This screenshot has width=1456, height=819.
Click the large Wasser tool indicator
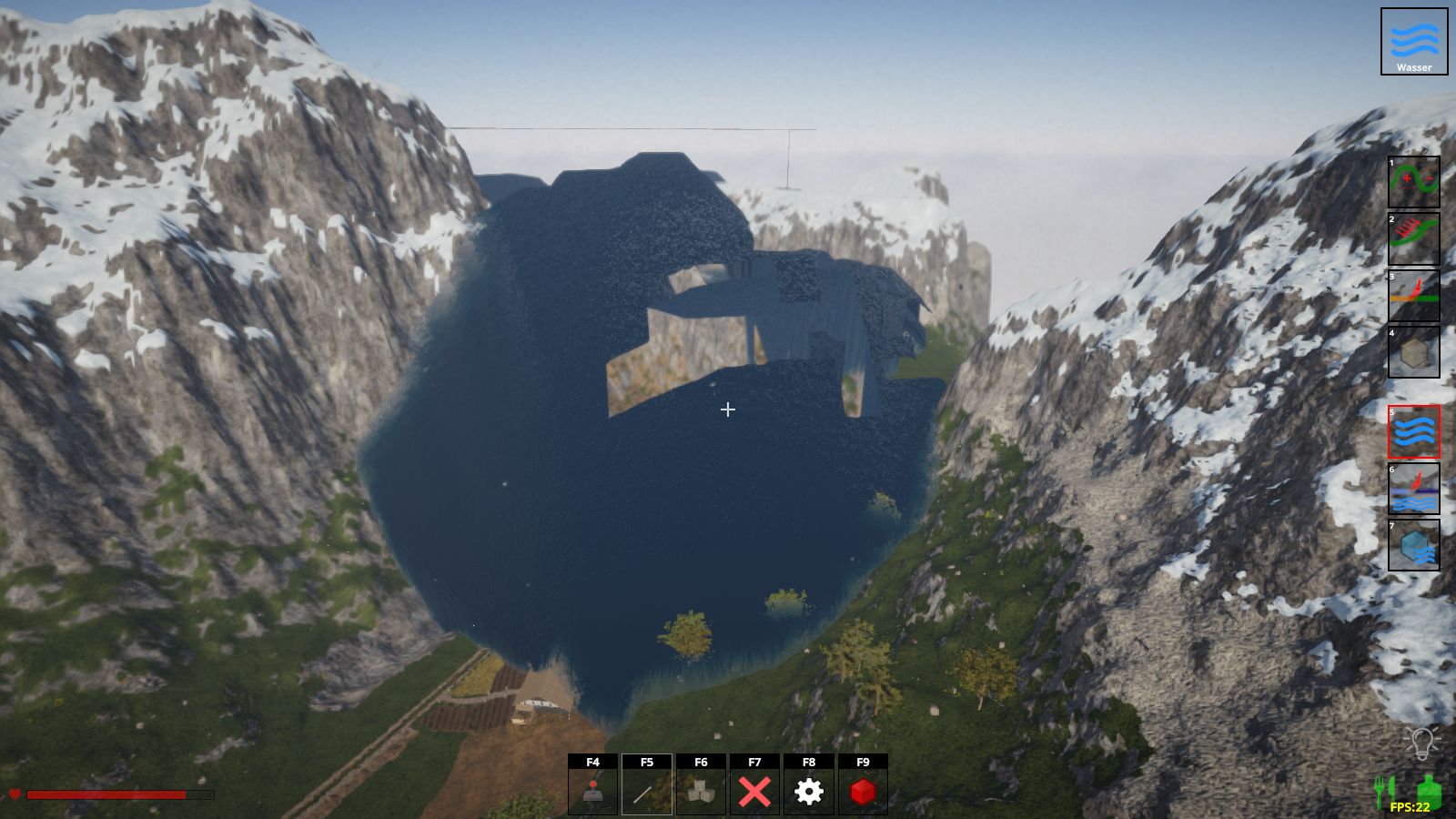(x=1413, y=42)
